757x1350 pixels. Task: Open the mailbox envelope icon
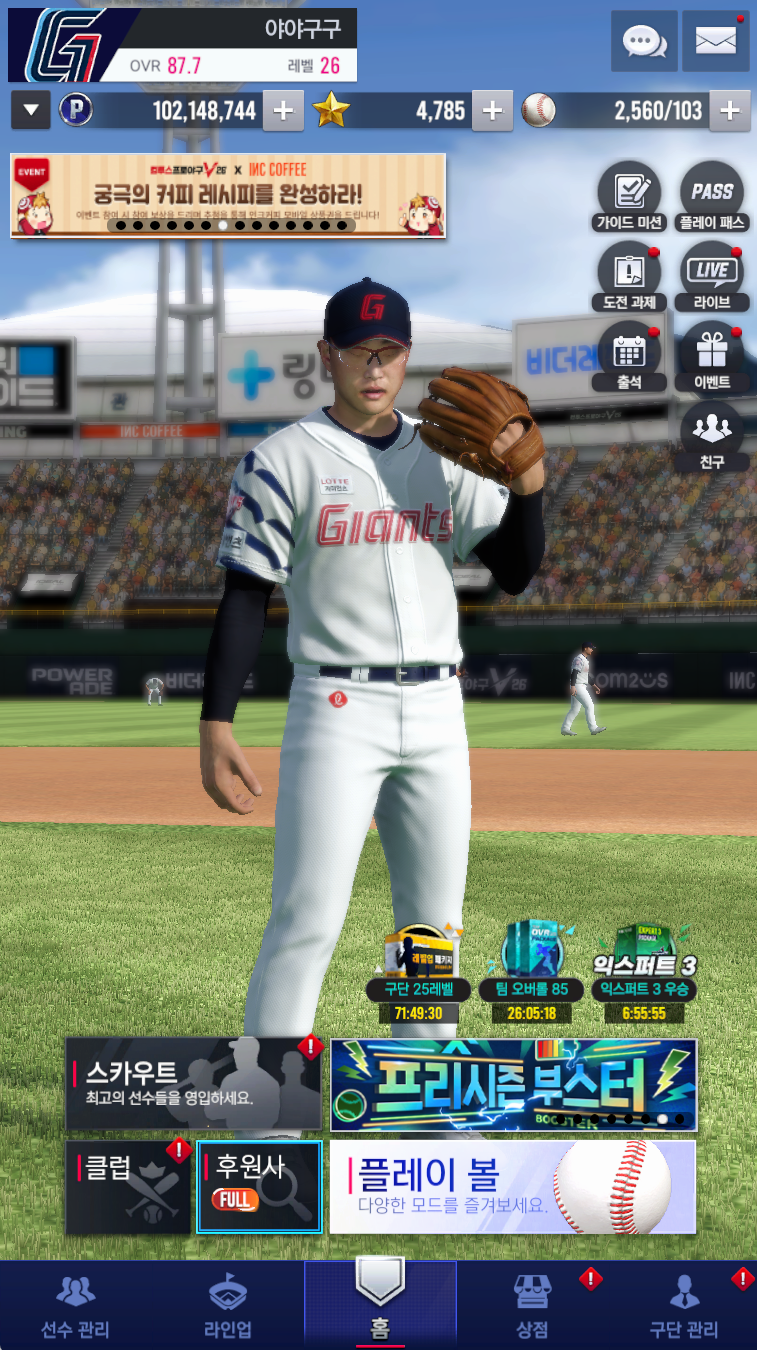click(716, 41)
